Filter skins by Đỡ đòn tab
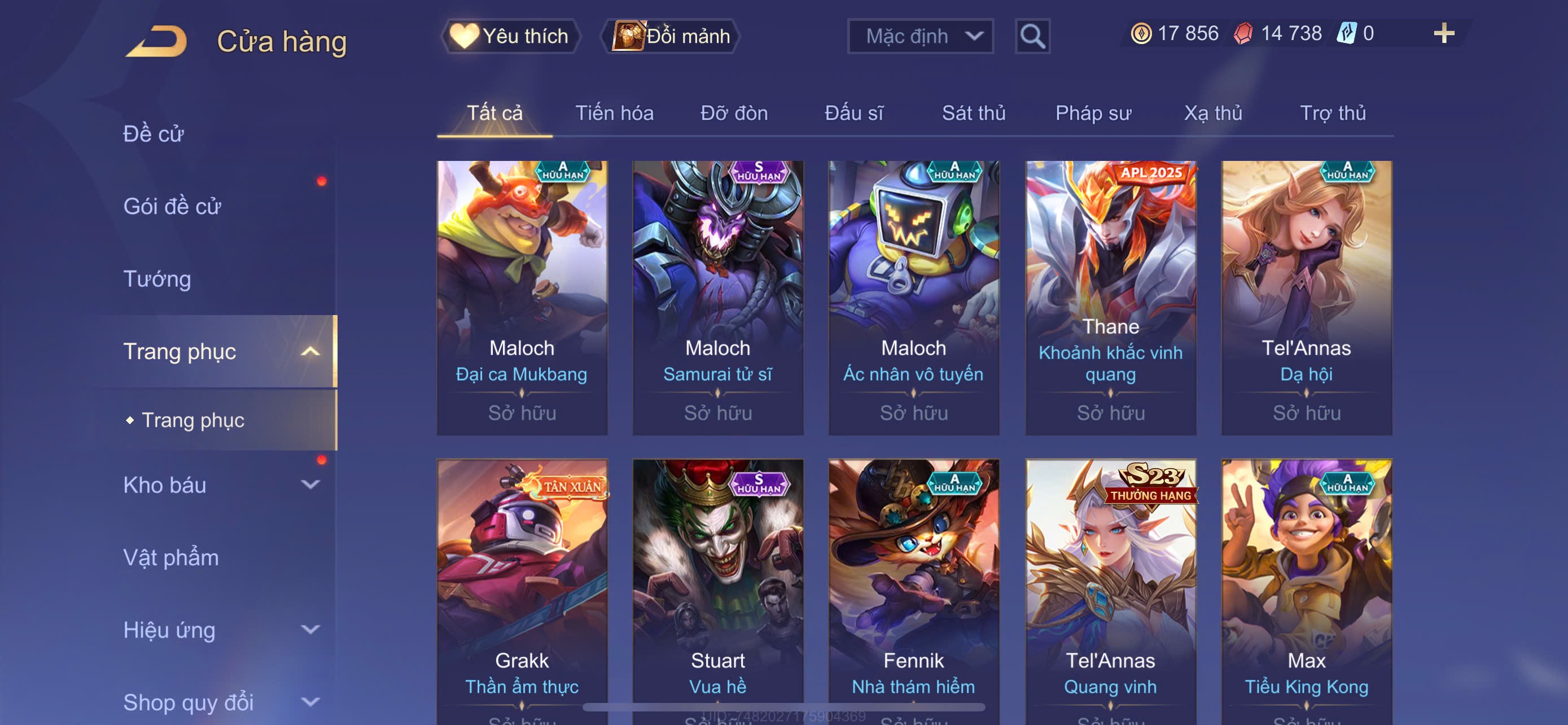 [x=734, y=113]
